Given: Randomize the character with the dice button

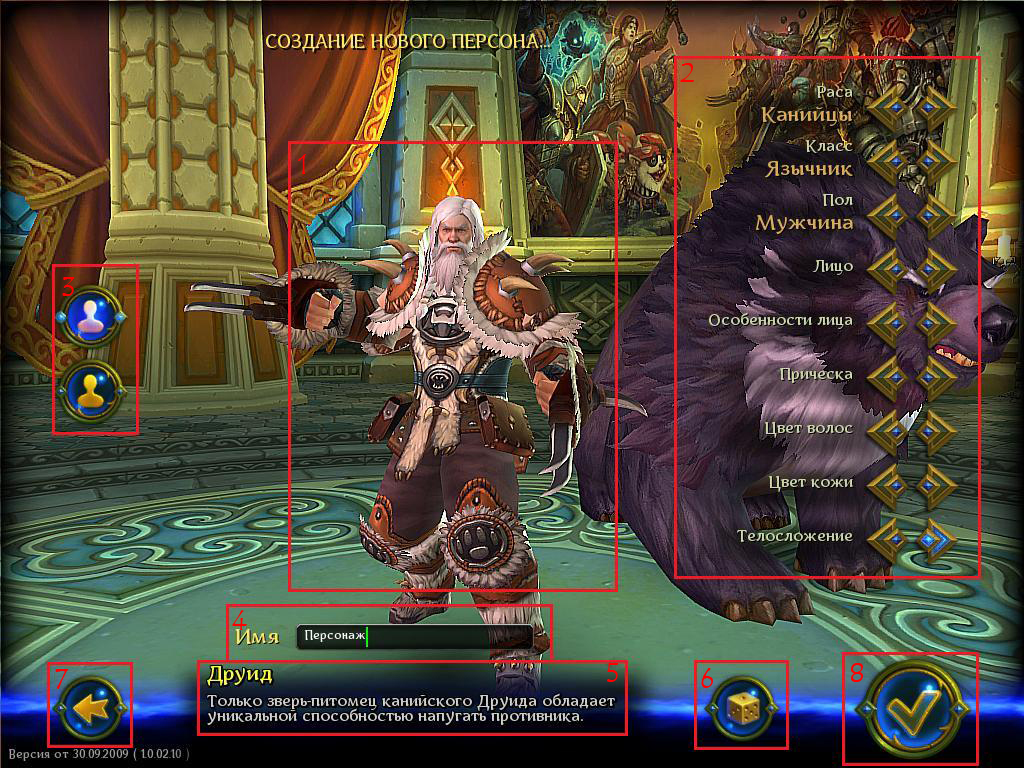Looking at the screenshot, I should 741,707.
